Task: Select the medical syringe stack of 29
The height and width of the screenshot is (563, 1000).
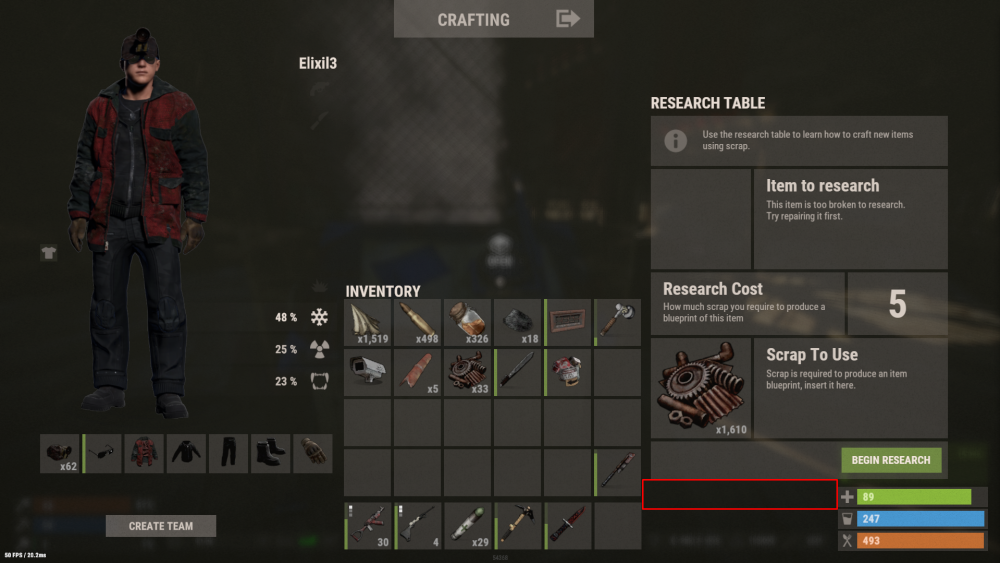Action: tap(468, 526)
